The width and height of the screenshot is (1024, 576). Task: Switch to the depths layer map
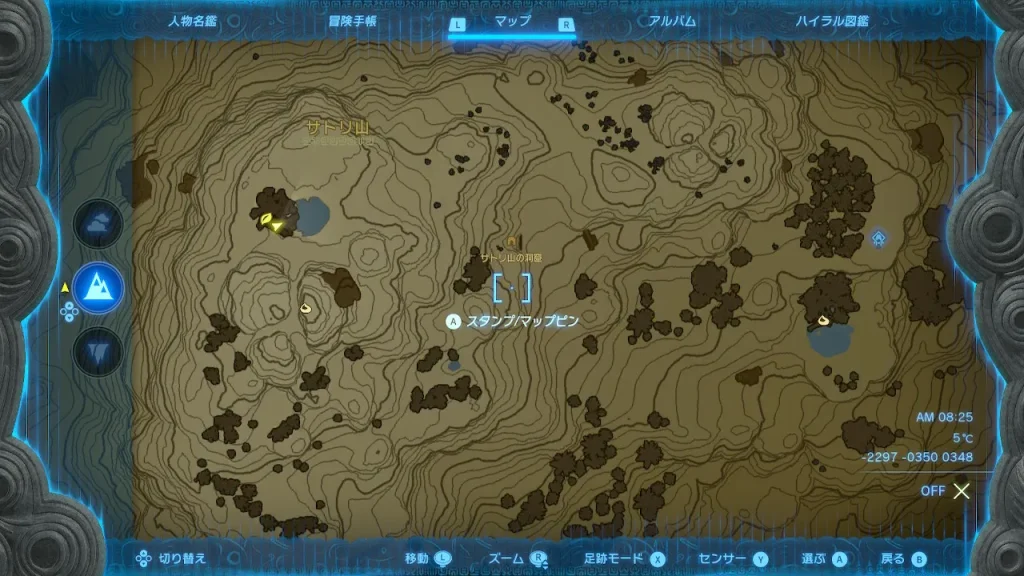click(98, 351)
